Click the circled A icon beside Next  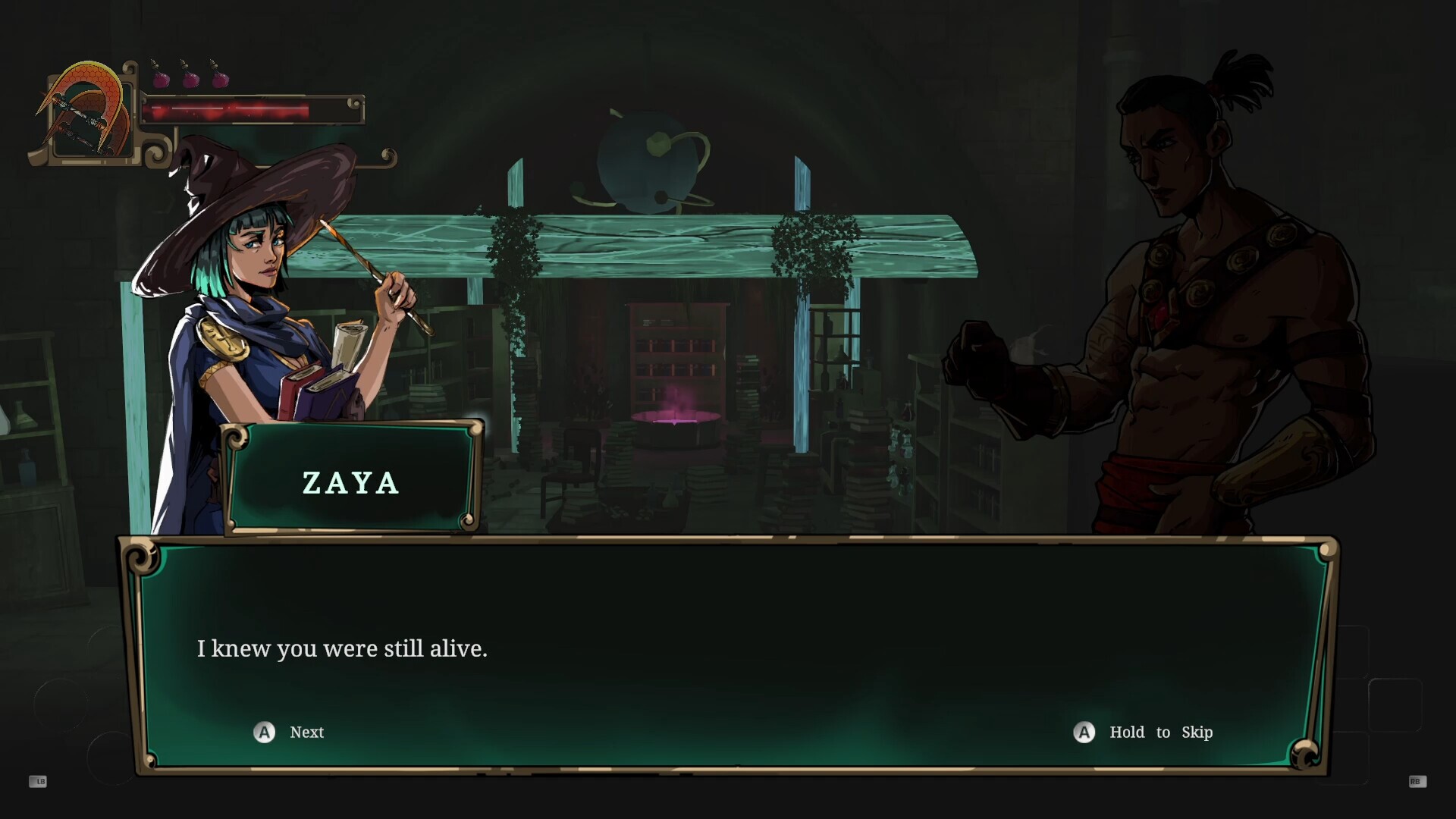(263, 733)
